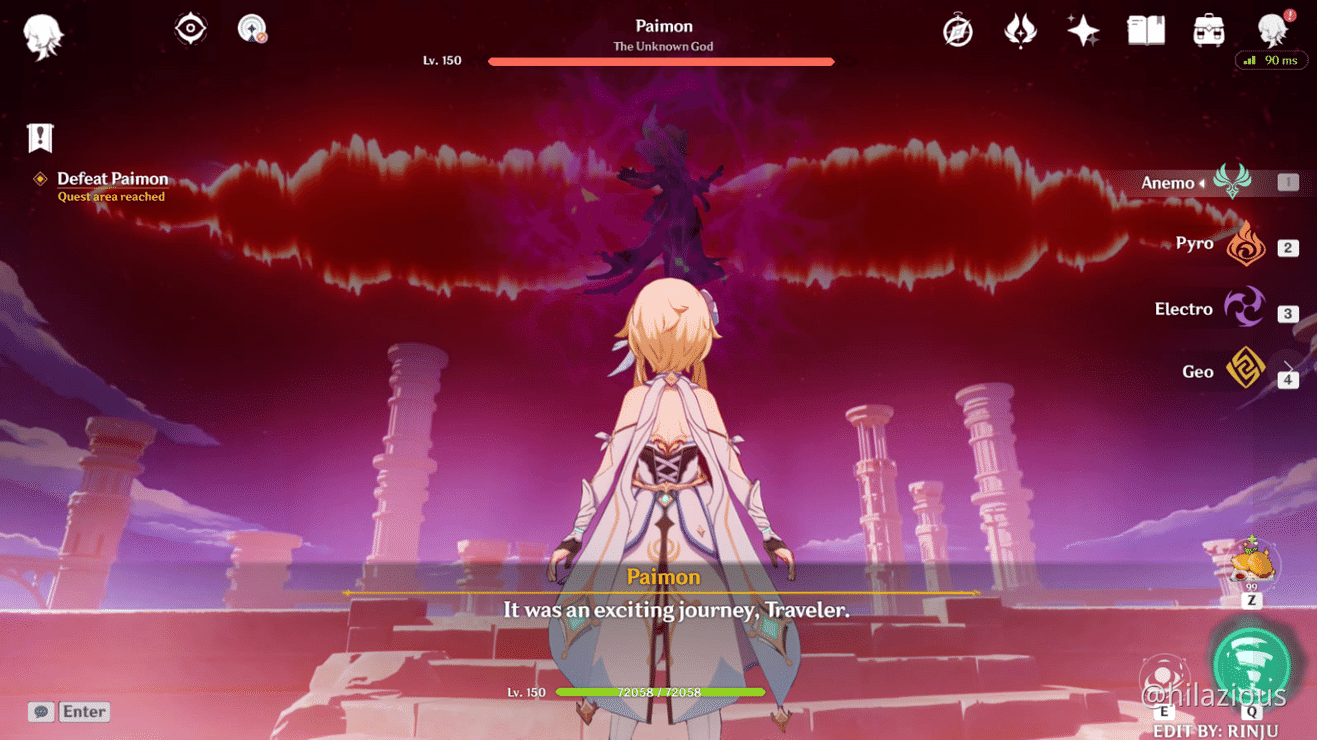Screen dimensions: 1317x740
Task: Open the Adventurer Handbook book icon
Action: click(1145, 30)
